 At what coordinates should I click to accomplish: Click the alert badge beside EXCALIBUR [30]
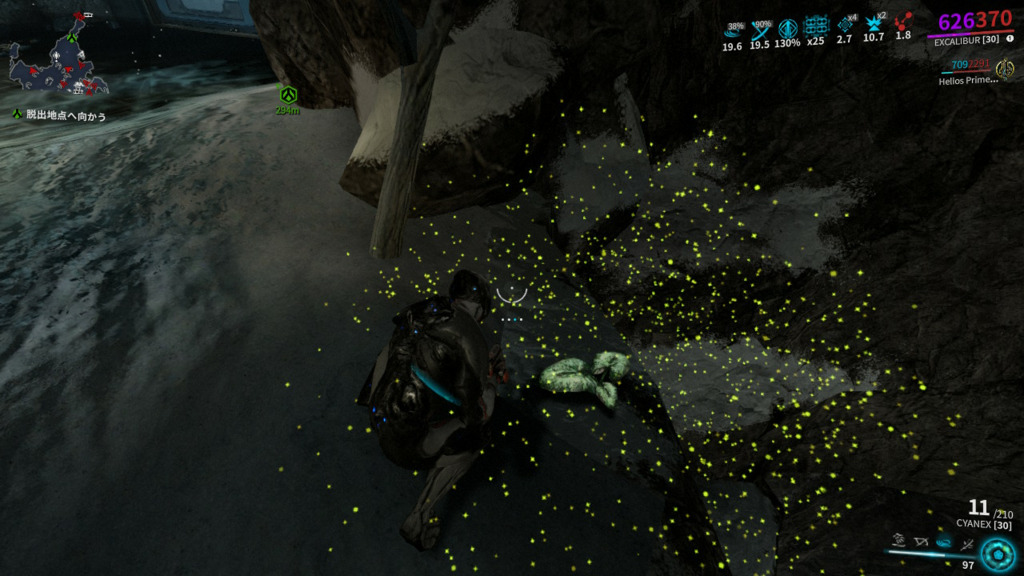coord(1008,39)
